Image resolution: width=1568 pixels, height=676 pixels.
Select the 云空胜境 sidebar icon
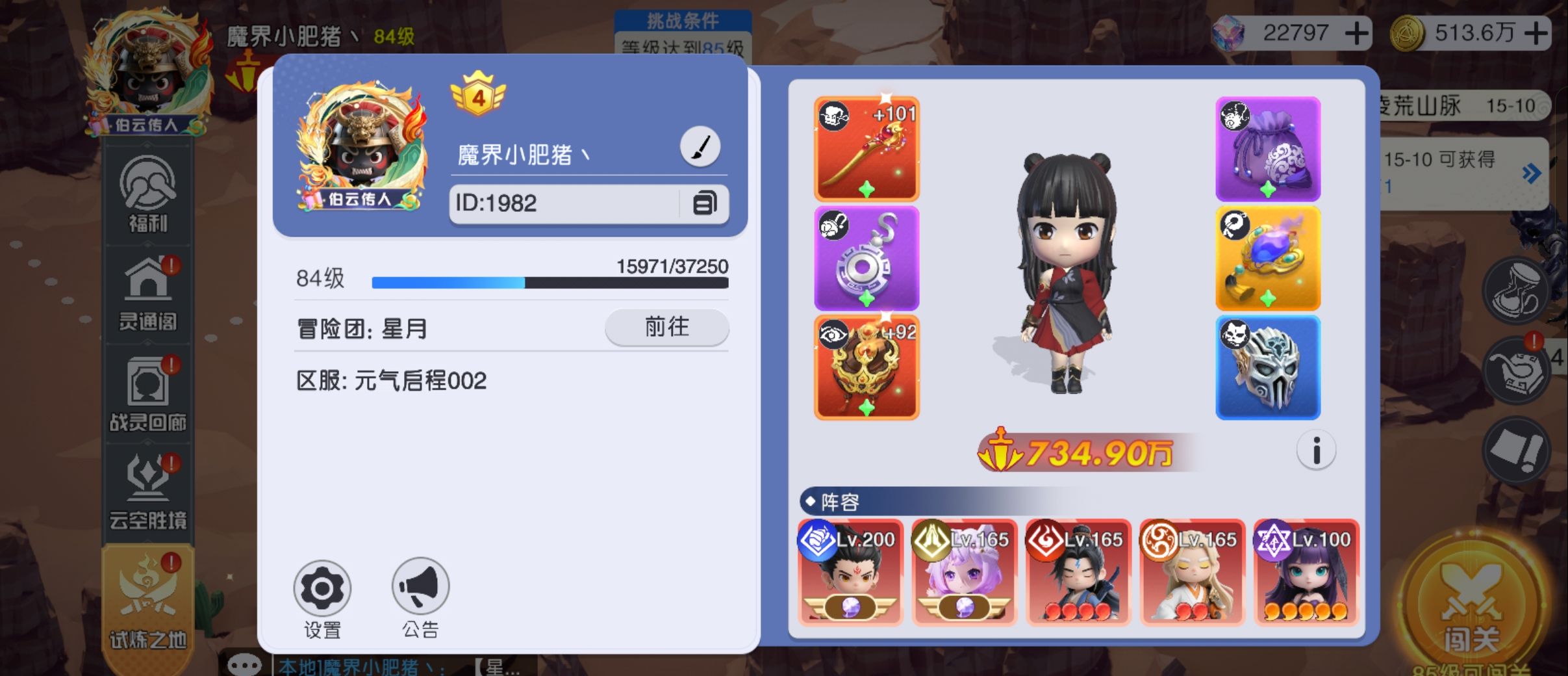(148, 487)
